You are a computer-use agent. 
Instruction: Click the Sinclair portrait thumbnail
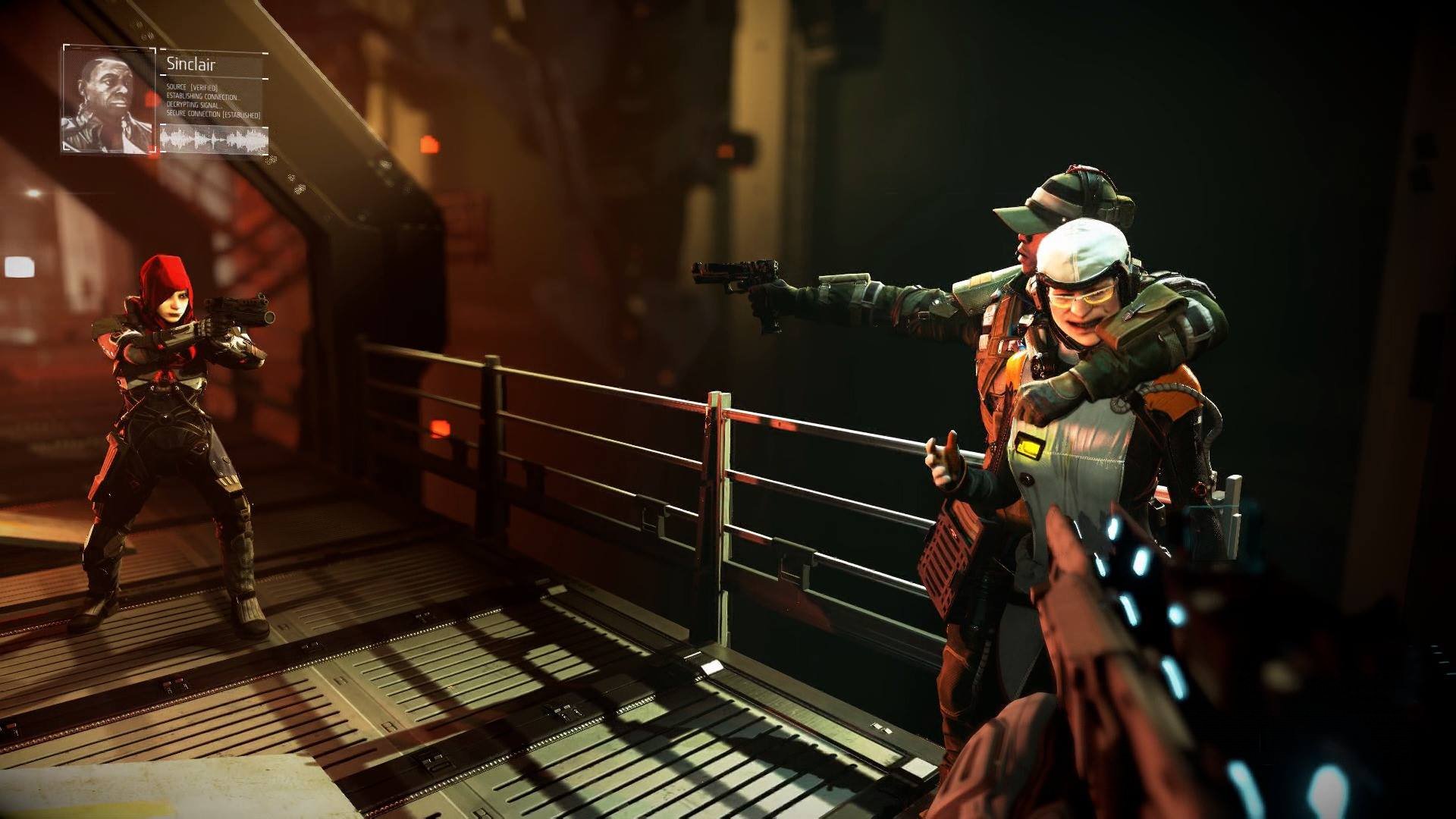pos(108,99)
